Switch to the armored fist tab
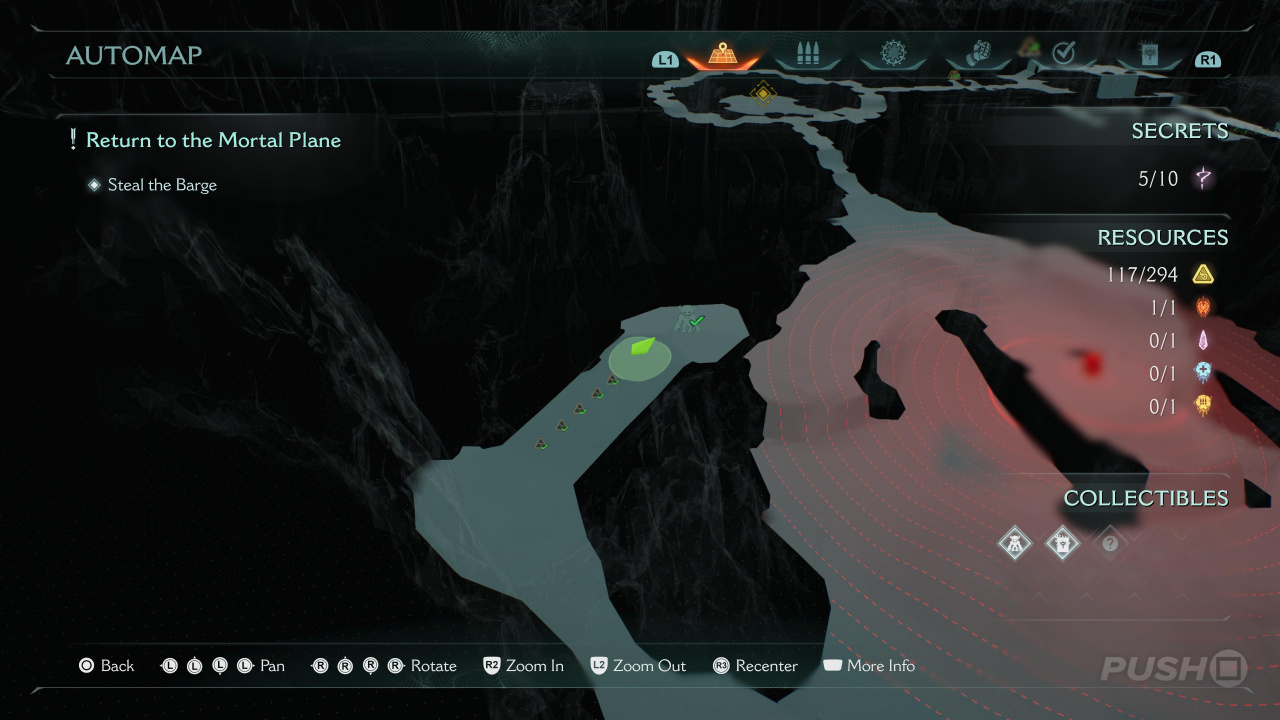Viewport: 1280px width, 720px height. click(980, 54)
